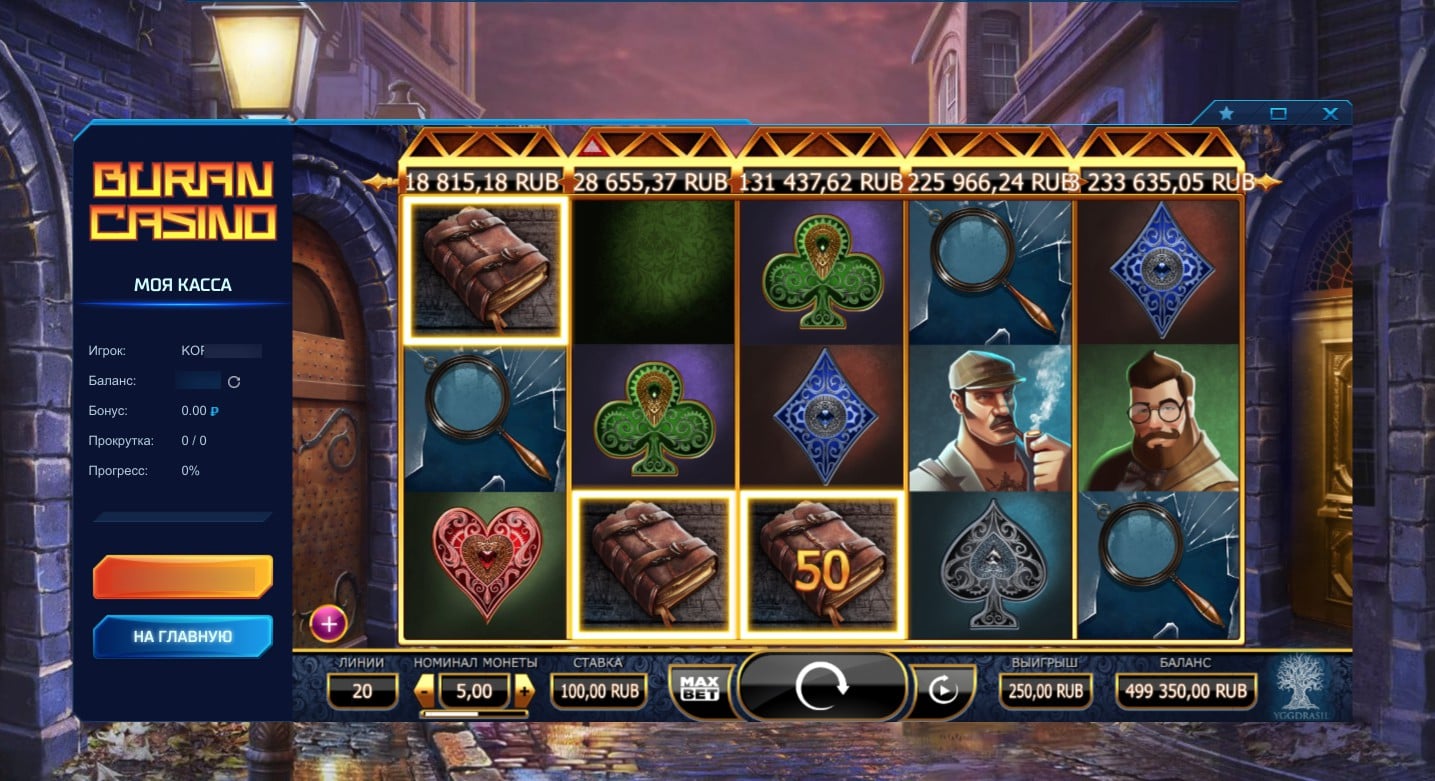Activate the Max Bet button
The height and width of the screenshot is (781, 1435).
[x=700, y=688]
